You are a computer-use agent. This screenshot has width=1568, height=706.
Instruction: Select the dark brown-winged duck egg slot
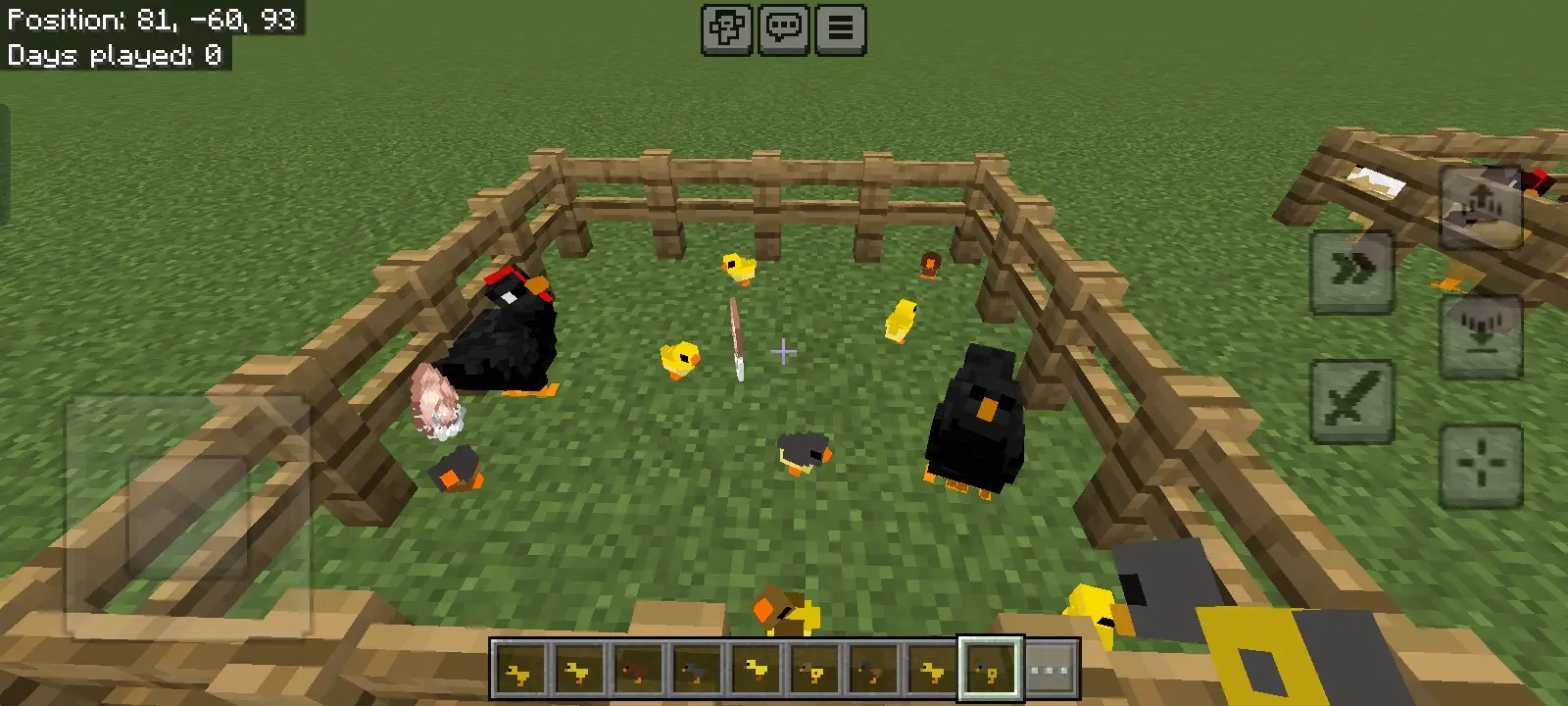872,672
